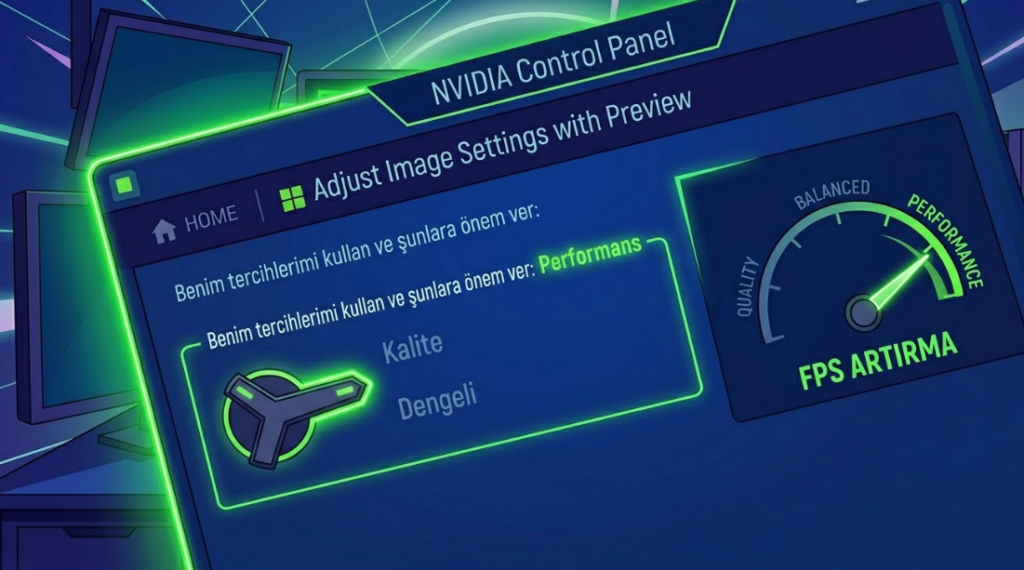The width and height of the screenshot is (1024, 570).
Task: Set the gauge to QUALITY
Action: (750, 286)
